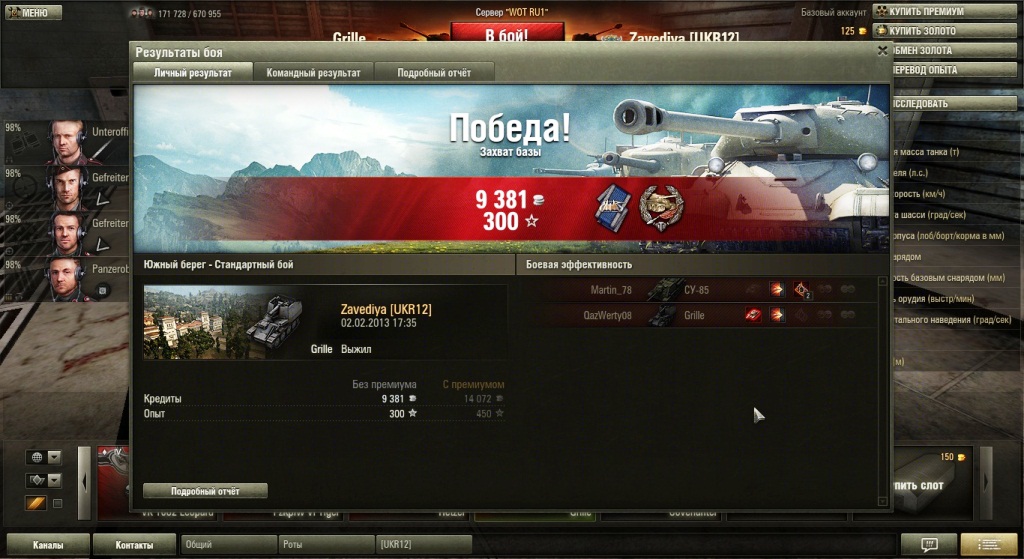Select the Личный результат tab

click(x=193, y=72)
